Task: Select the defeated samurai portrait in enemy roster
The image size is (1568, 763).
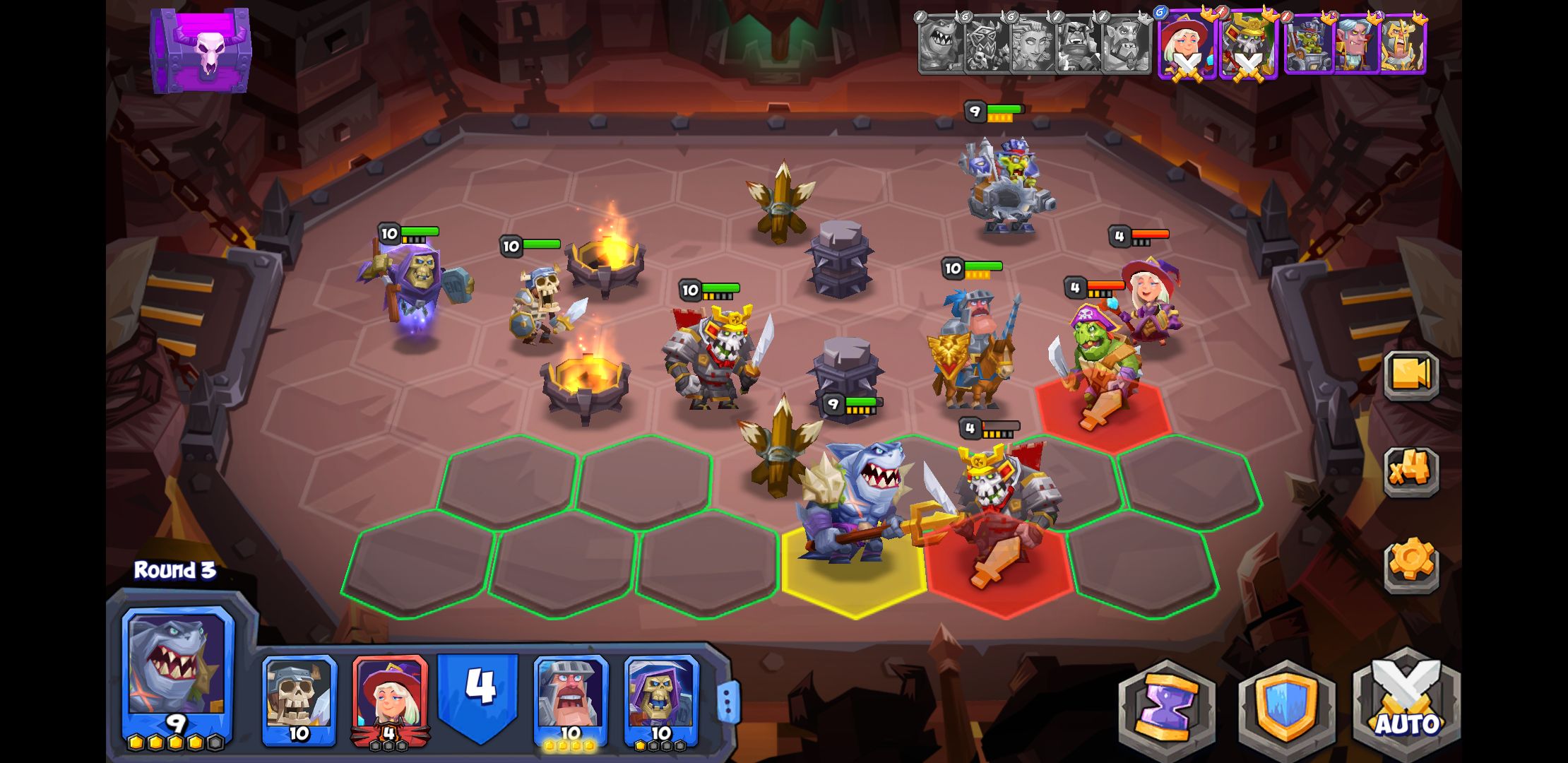Action: 1247,46
